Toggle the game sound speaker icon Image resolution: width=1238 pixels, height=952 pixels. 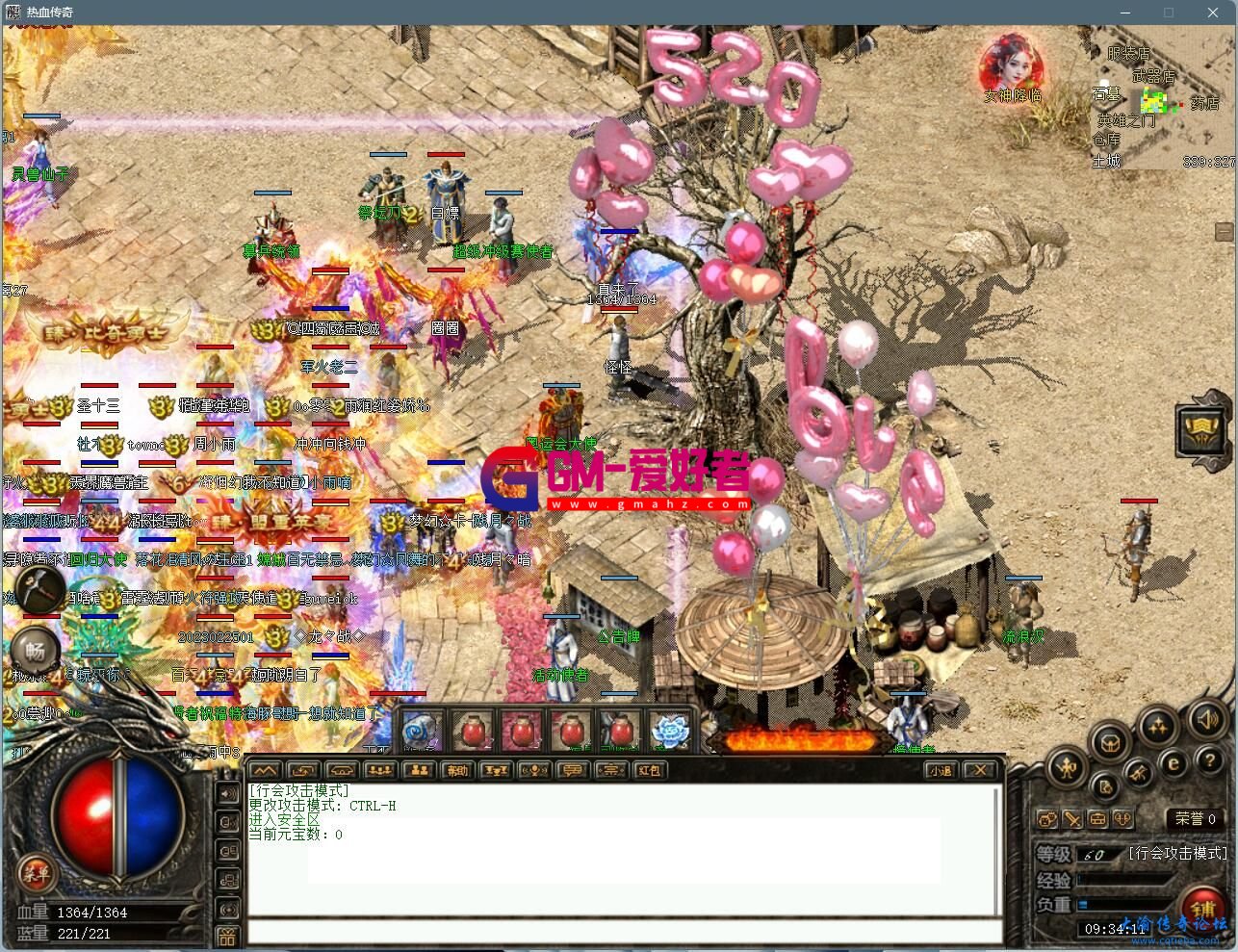(x=1207, y=722)
